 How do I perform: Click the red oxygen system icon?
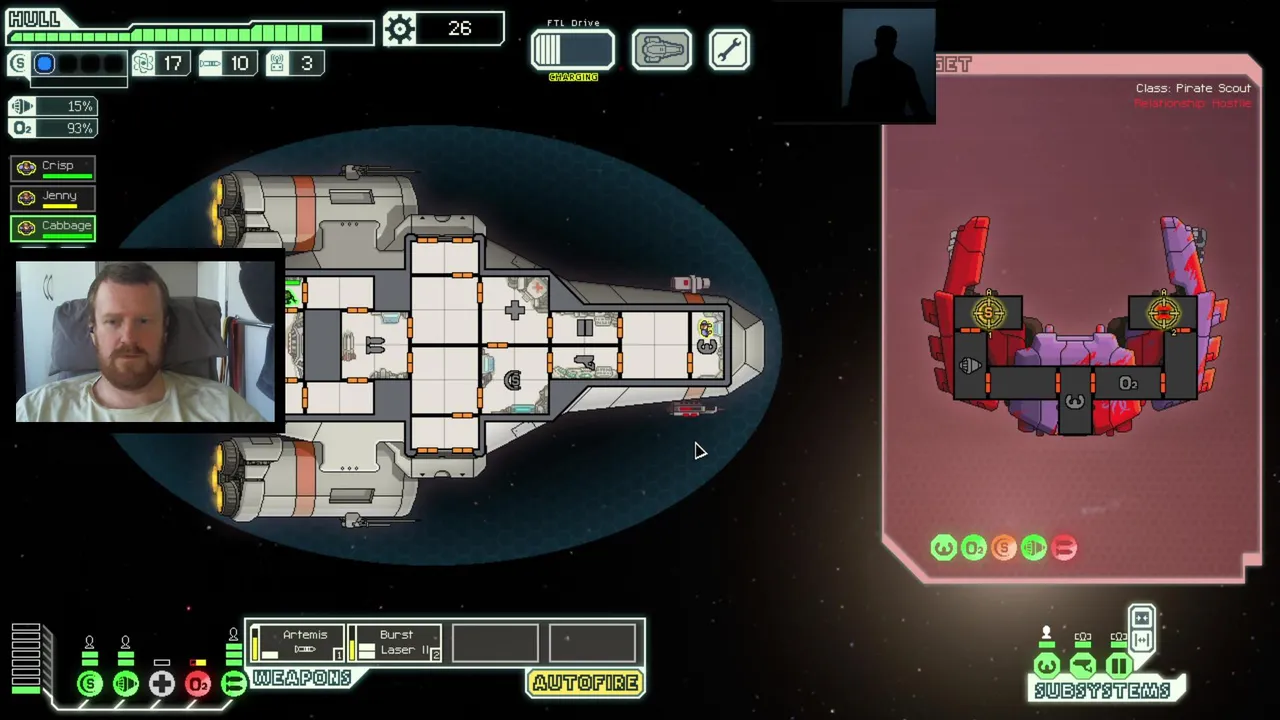coord(198,684)
